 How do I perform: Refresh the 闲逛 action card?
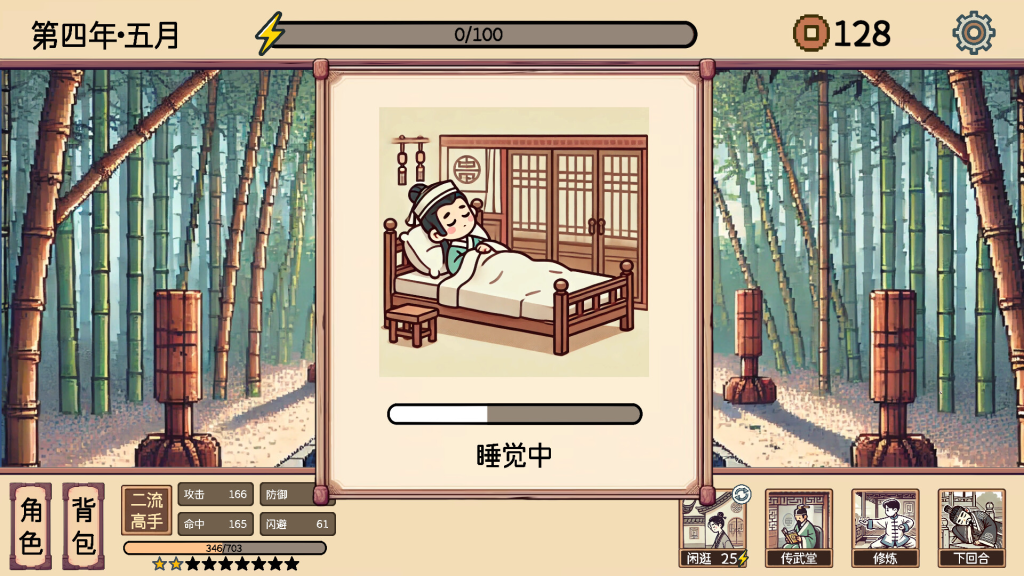741,494
